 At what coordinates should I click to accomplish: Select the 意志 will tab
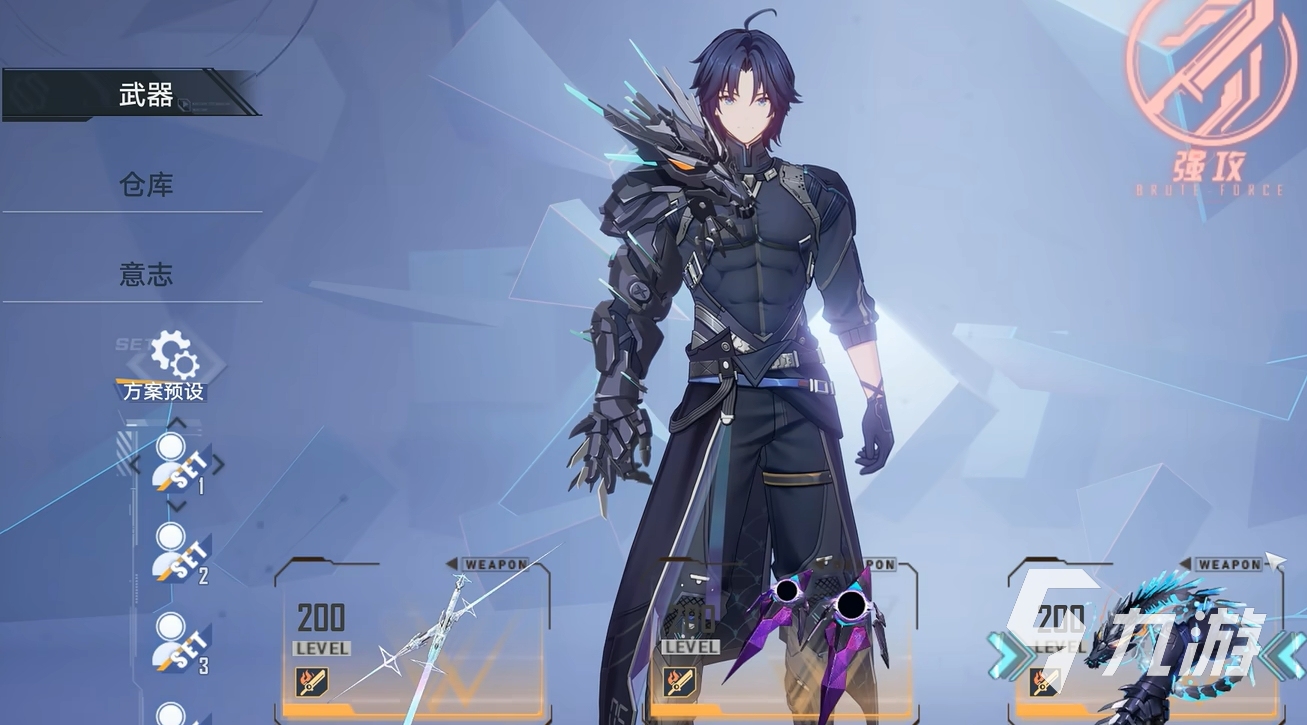click(x=145, y=274)
